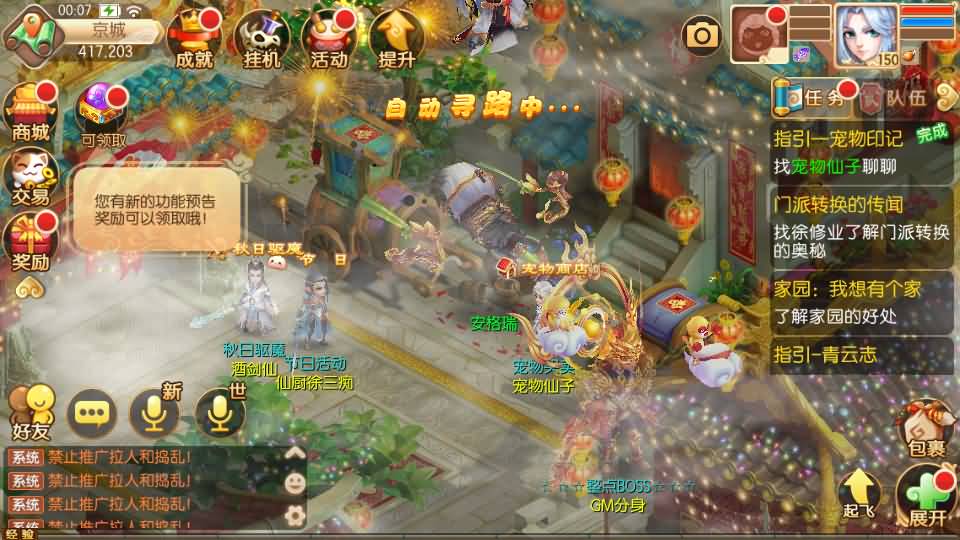This screenshot has width=960, height=540.
Task: Take a screenshot with the camera button
Action: [702, 37]
